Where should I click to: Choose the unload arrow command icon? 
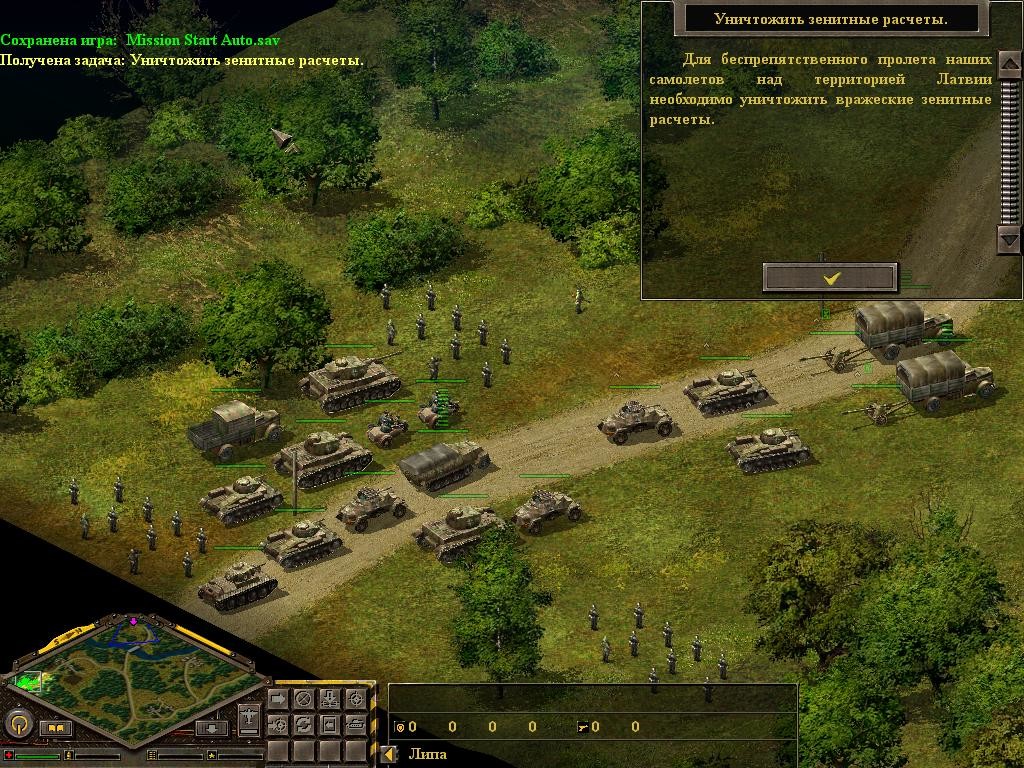click(x=329, y=698)
